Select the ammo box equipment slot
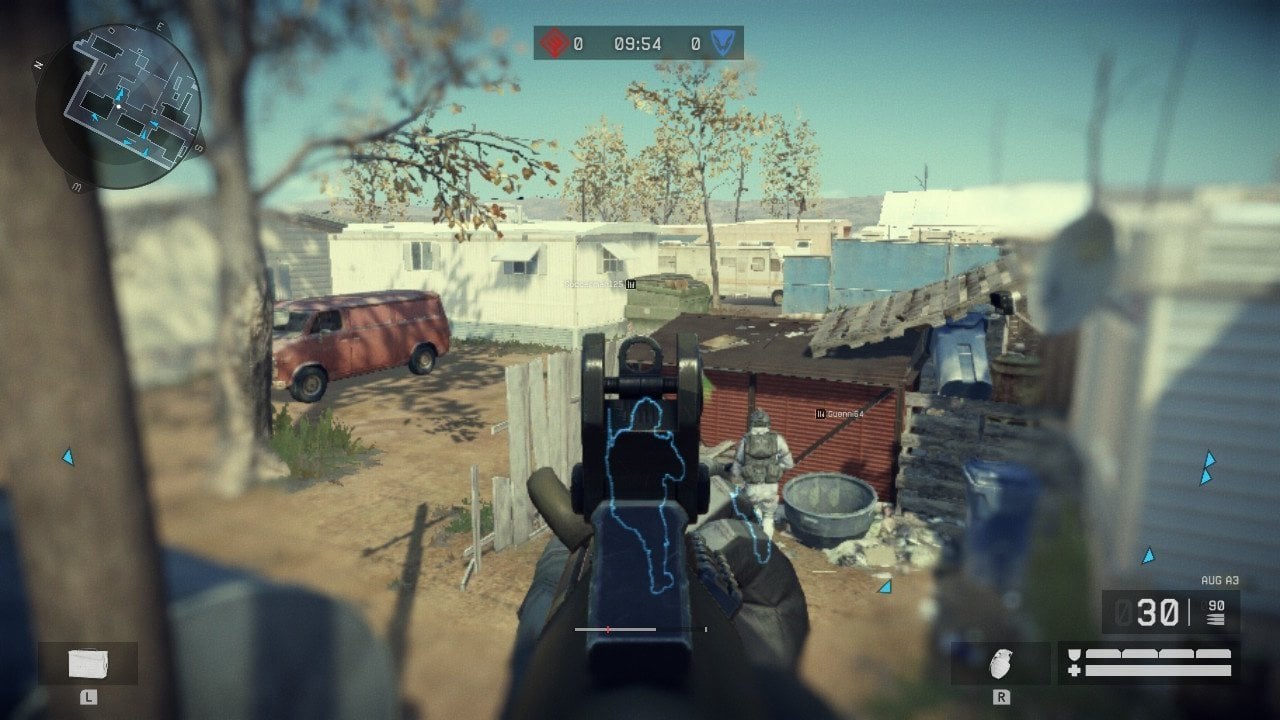 [88, 663]
